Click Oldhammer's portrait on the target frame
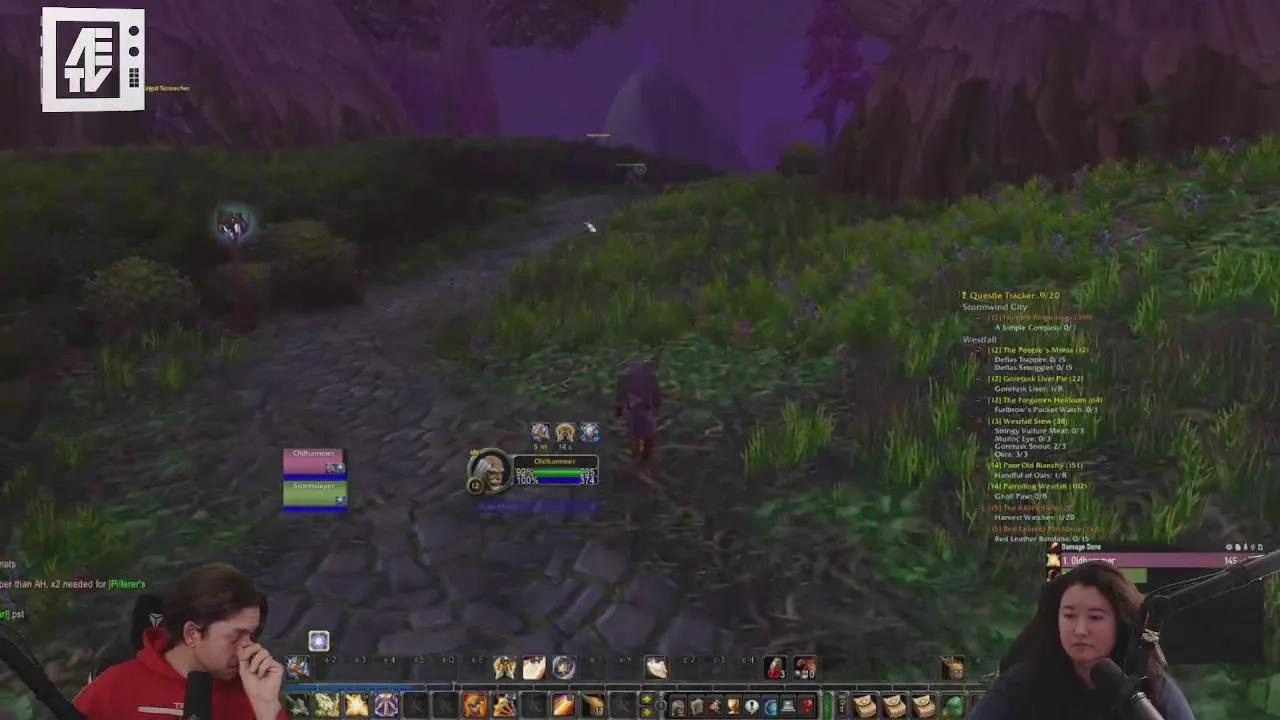 point(489,470)
